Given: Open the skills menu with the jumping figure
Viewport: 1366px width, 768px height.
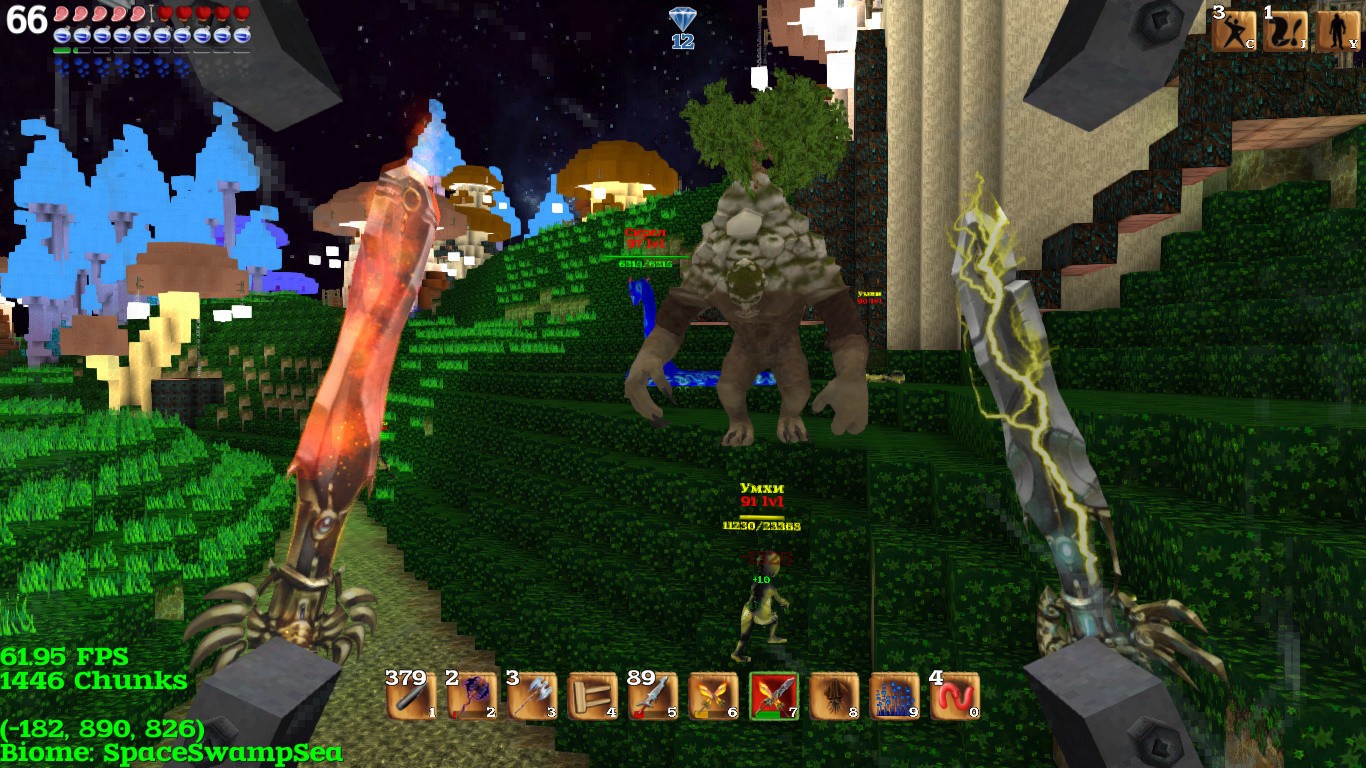Looking at the screenshot, I should (x=1232, y=31).
